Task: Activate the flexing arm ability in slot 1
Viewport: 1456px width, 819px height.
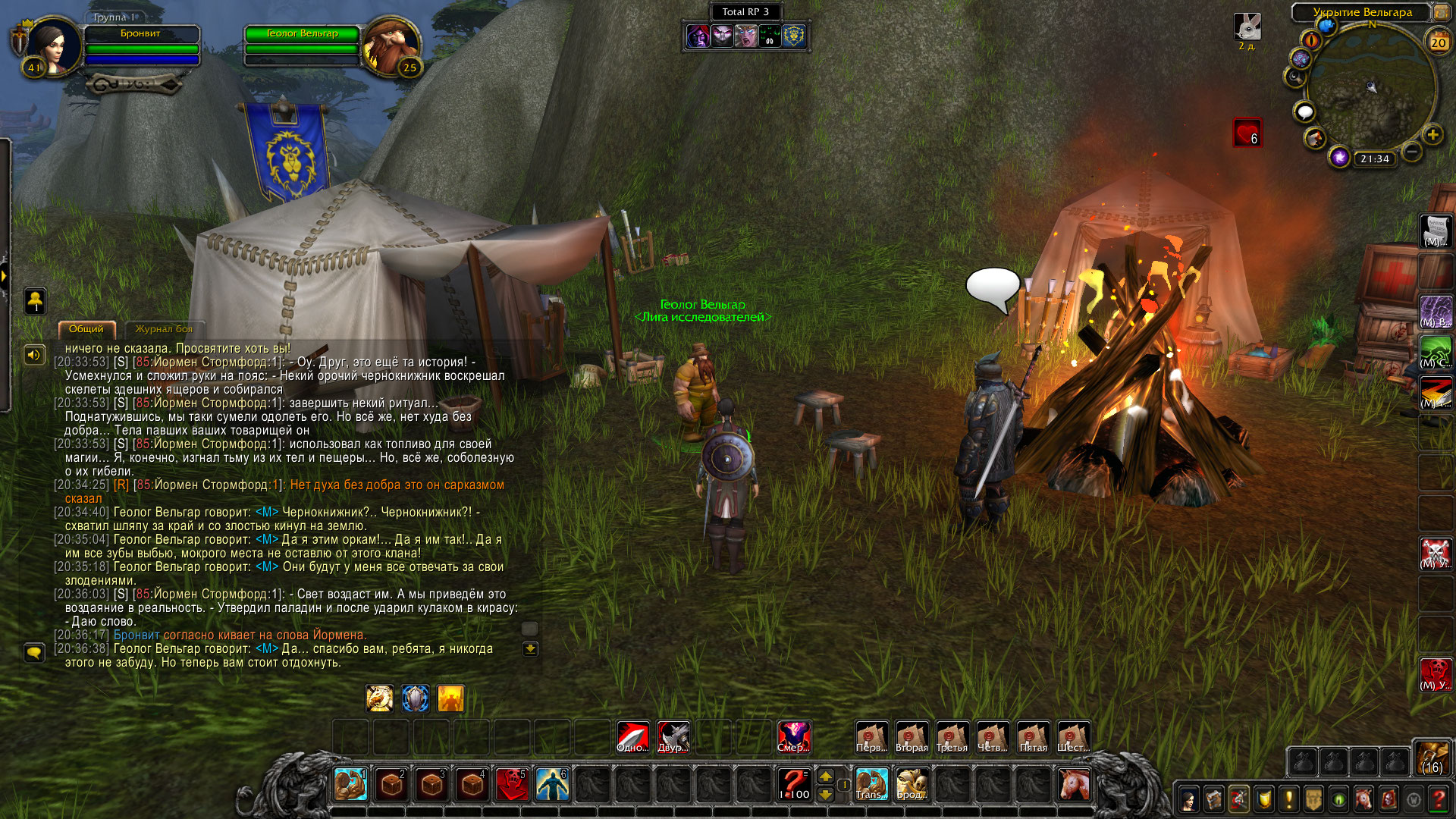Action: 350,784
